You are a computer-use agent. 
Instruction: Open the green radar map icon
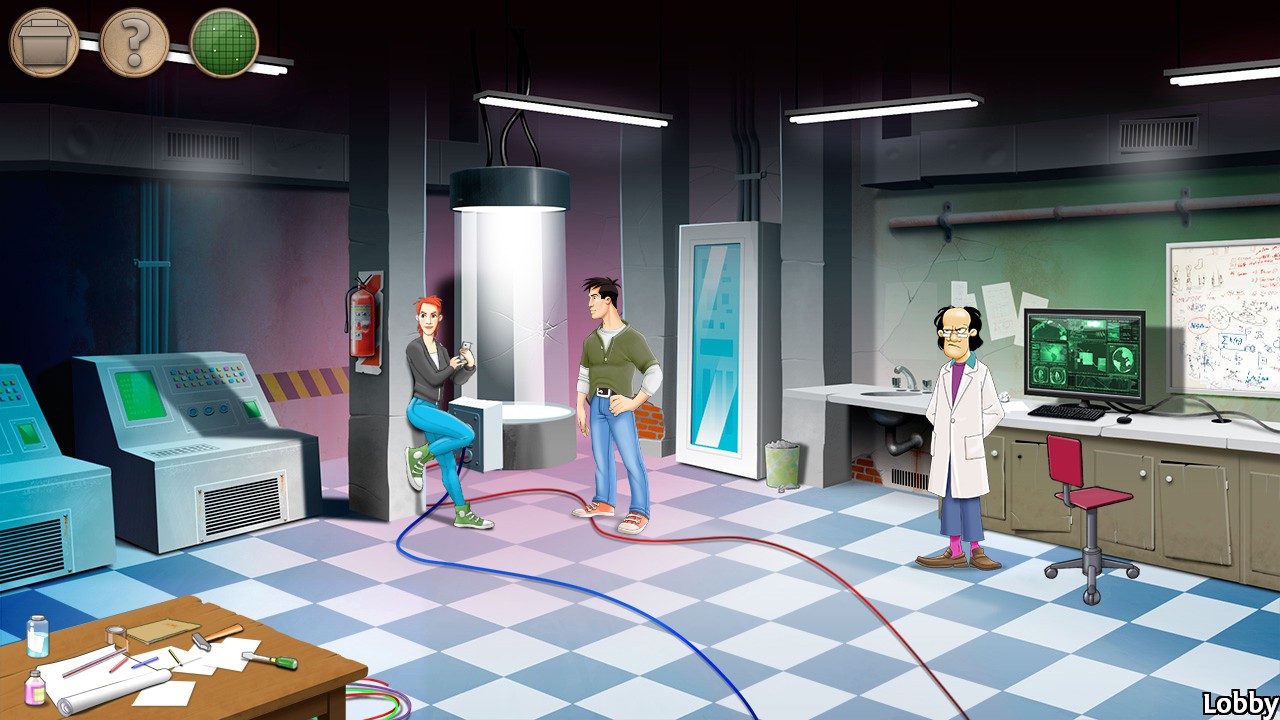224,42
